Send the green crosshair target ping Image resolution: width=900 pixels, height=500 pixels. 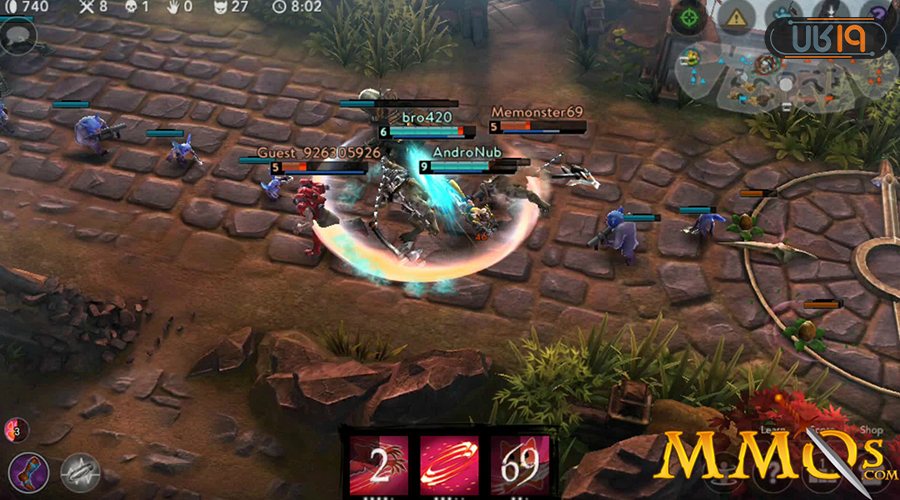[688, 17]
